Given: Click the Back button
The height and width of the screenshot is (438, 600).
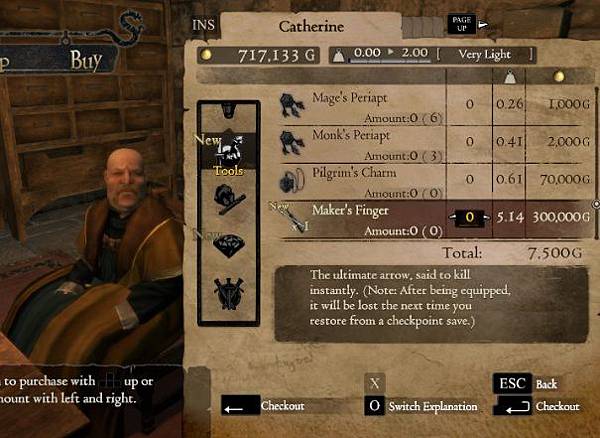Looking at the screenshot, I should pos(525,383).
